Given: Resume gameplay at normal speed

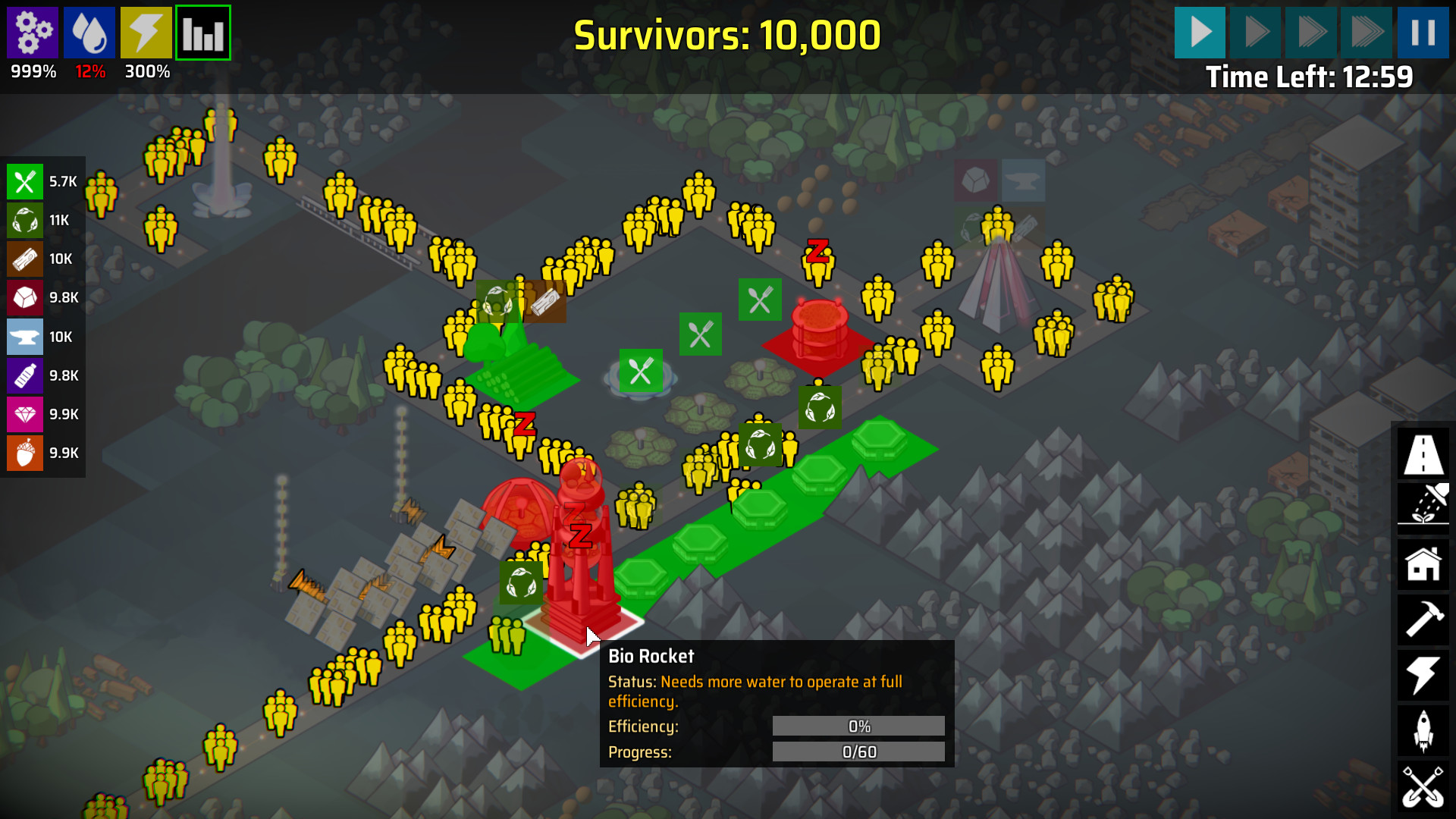Looking at the screenshot, I should pos(1199,32).
